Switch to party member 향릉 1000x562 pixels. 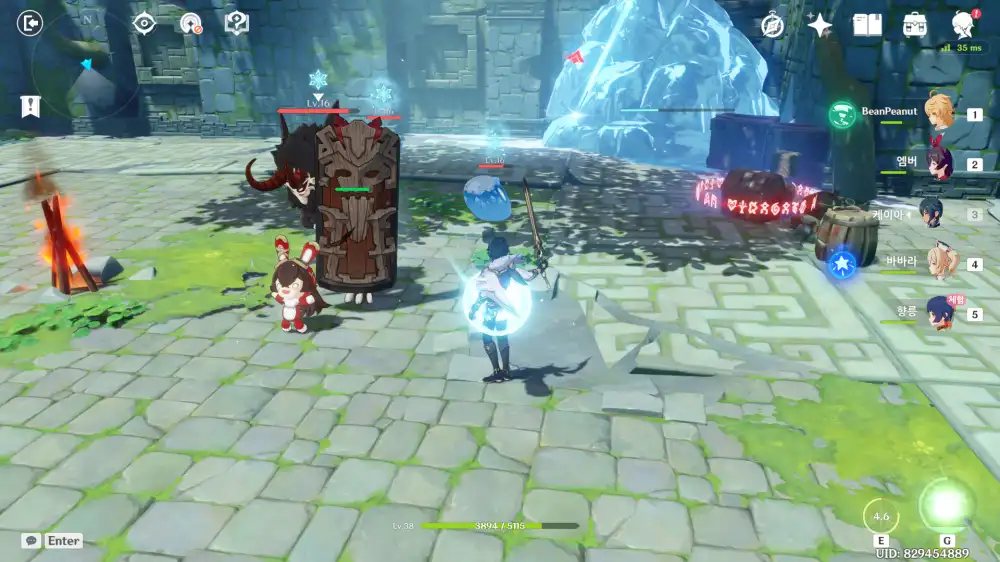click(x=939, y=312)
